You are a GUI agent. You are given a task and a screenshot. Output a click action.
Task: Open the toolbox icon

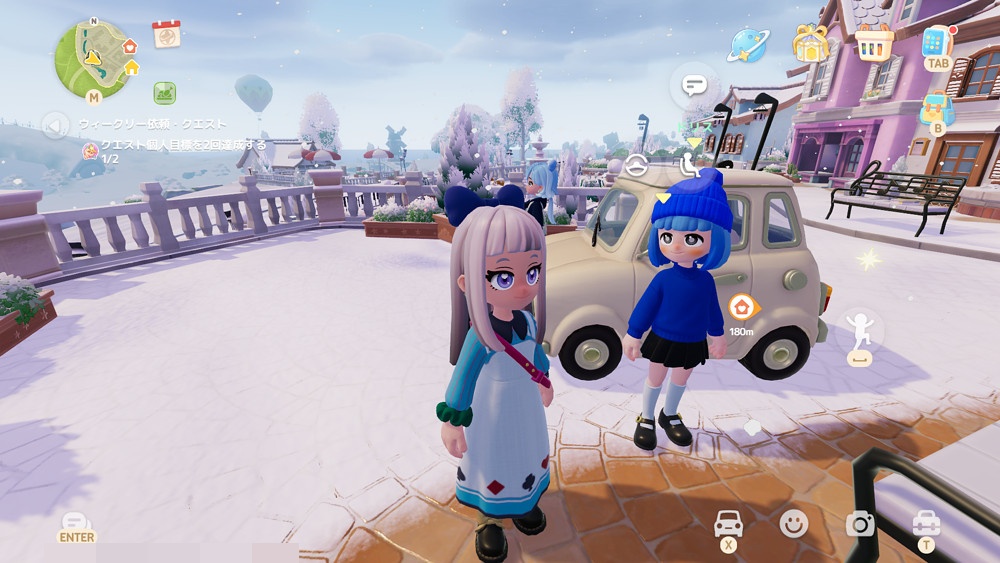[x=926, y=522]
